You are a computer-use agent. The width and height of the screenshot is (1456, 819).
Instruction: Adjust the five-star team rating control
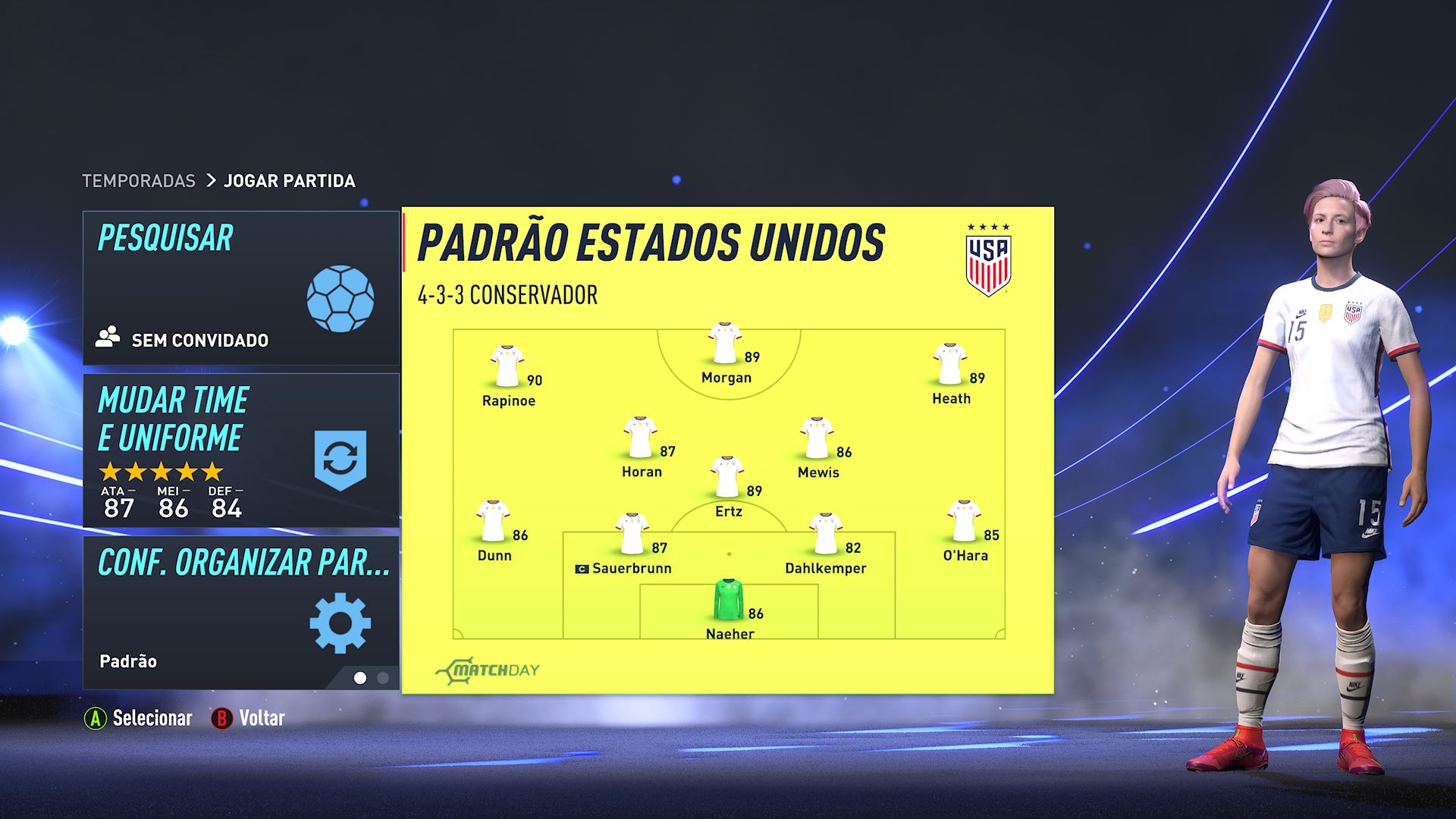point(161,471)
